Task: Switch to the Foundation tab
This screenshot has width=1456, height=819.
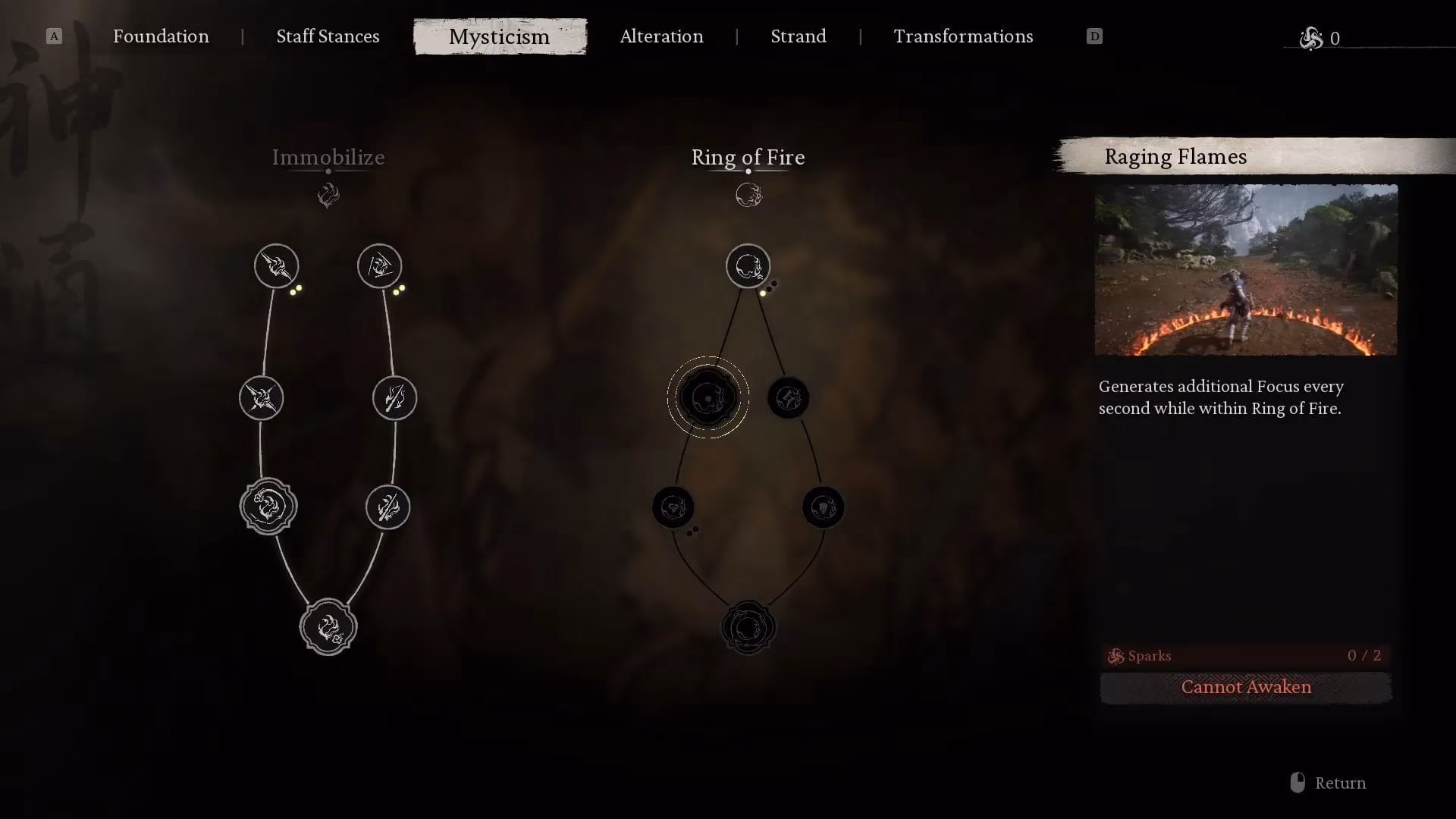Action: [161, 36]
